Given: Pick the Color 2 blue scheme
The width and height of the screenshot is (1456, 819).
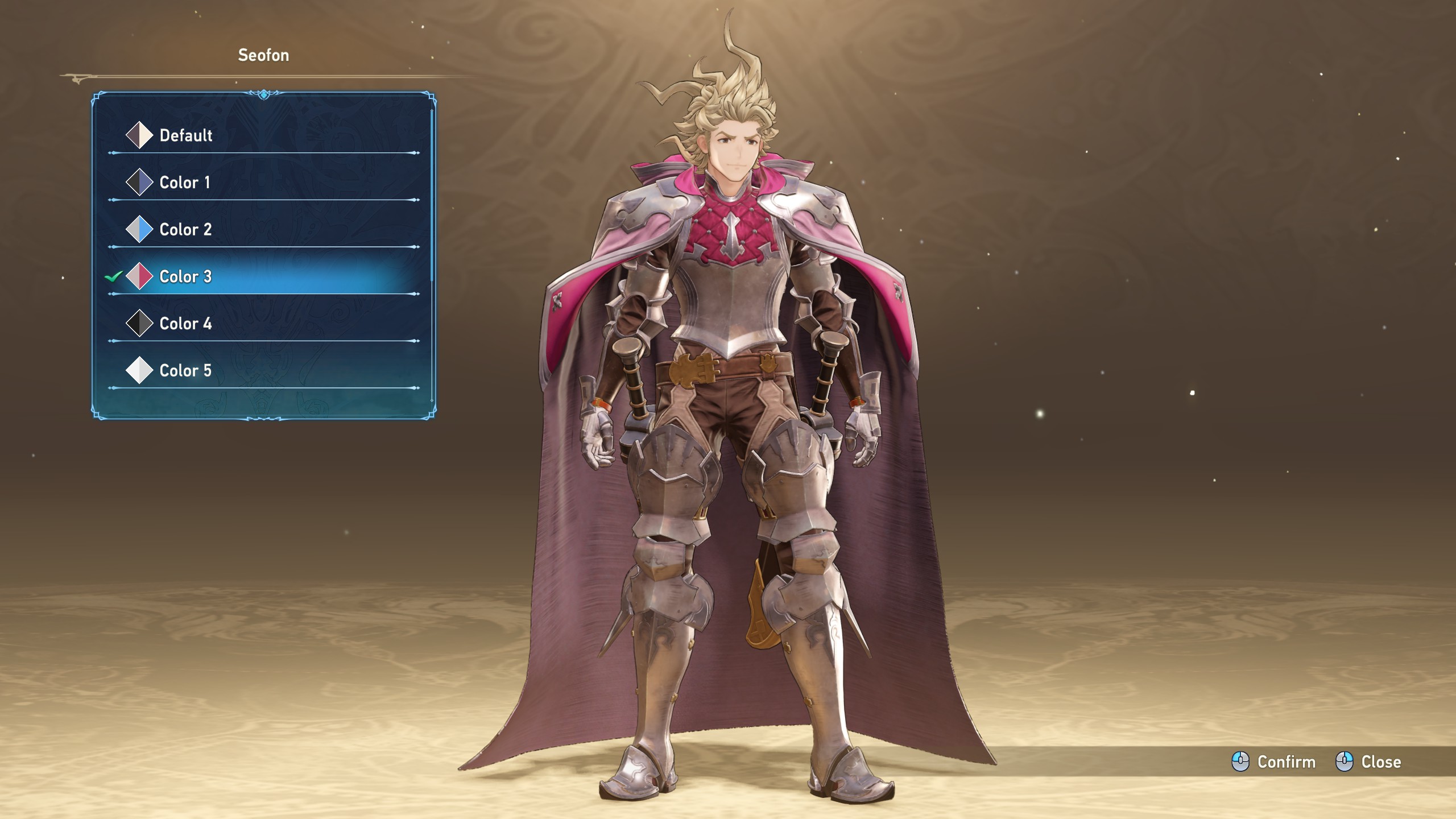Looking at the screenshot, I should click(x=185, y=230).
